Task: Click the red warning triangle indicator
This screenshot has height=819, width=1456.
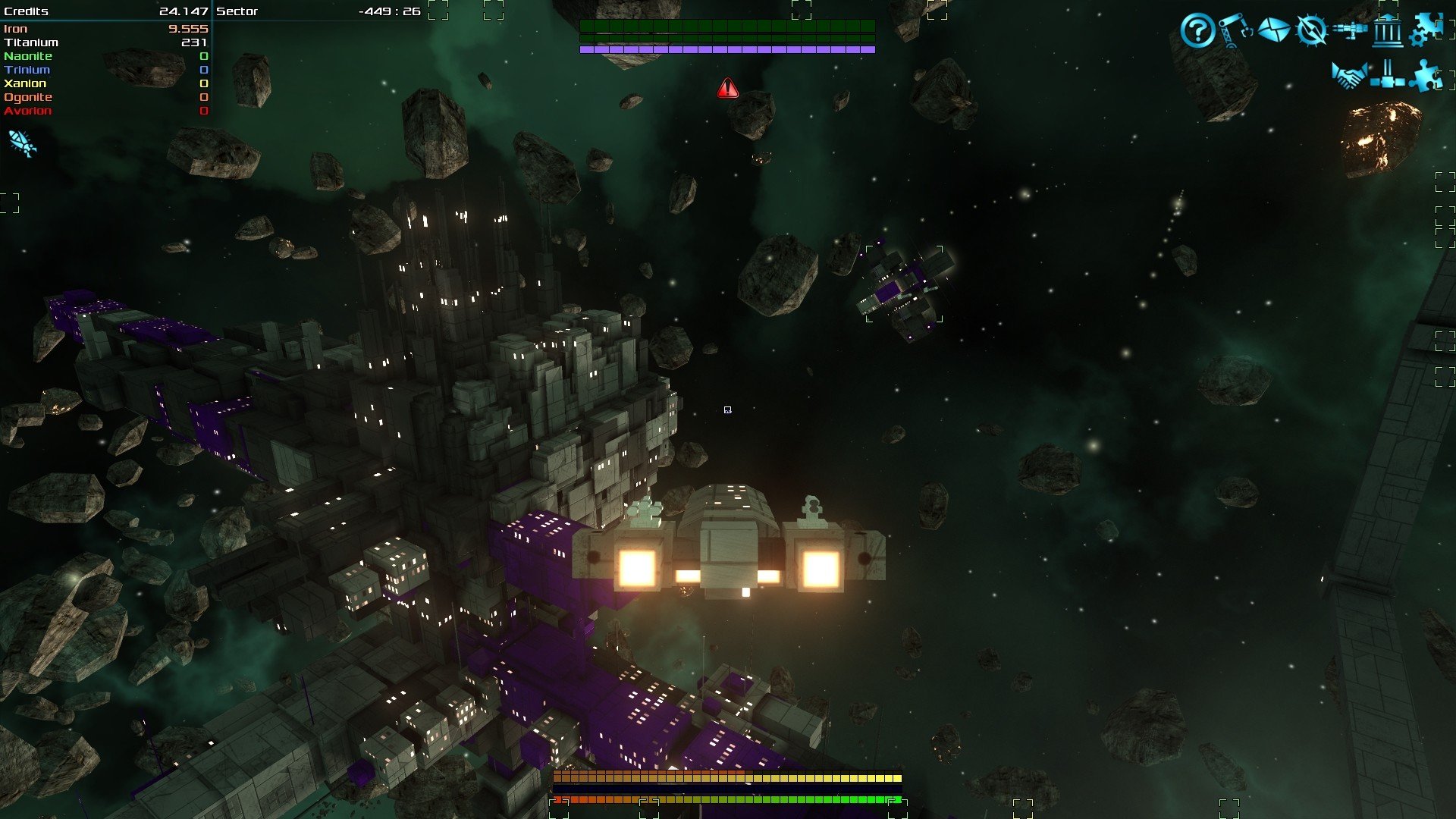Action: [727, 89]
